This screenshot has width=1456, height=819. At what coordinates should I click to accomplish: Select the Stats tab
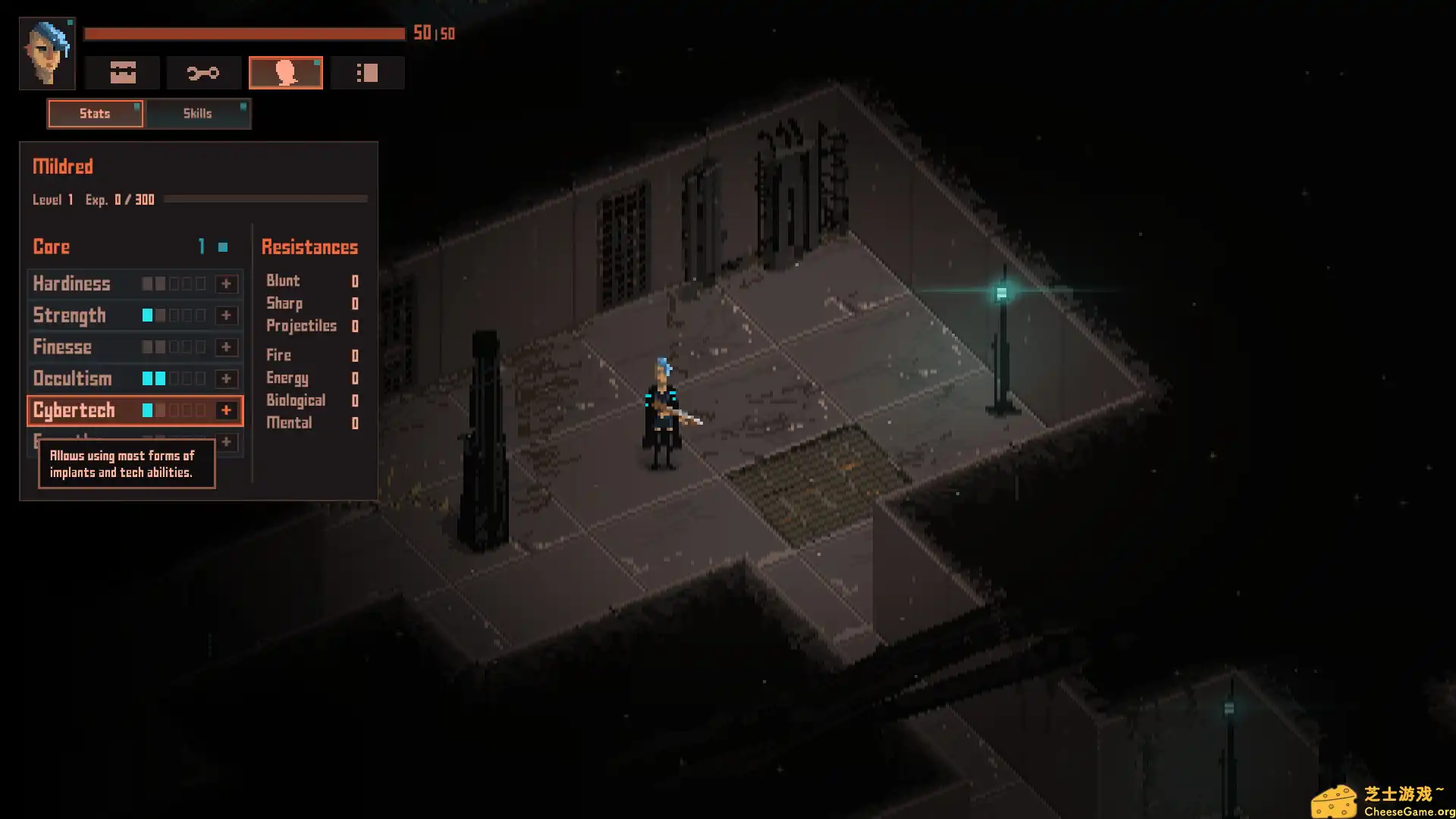(x=95, y=113)
